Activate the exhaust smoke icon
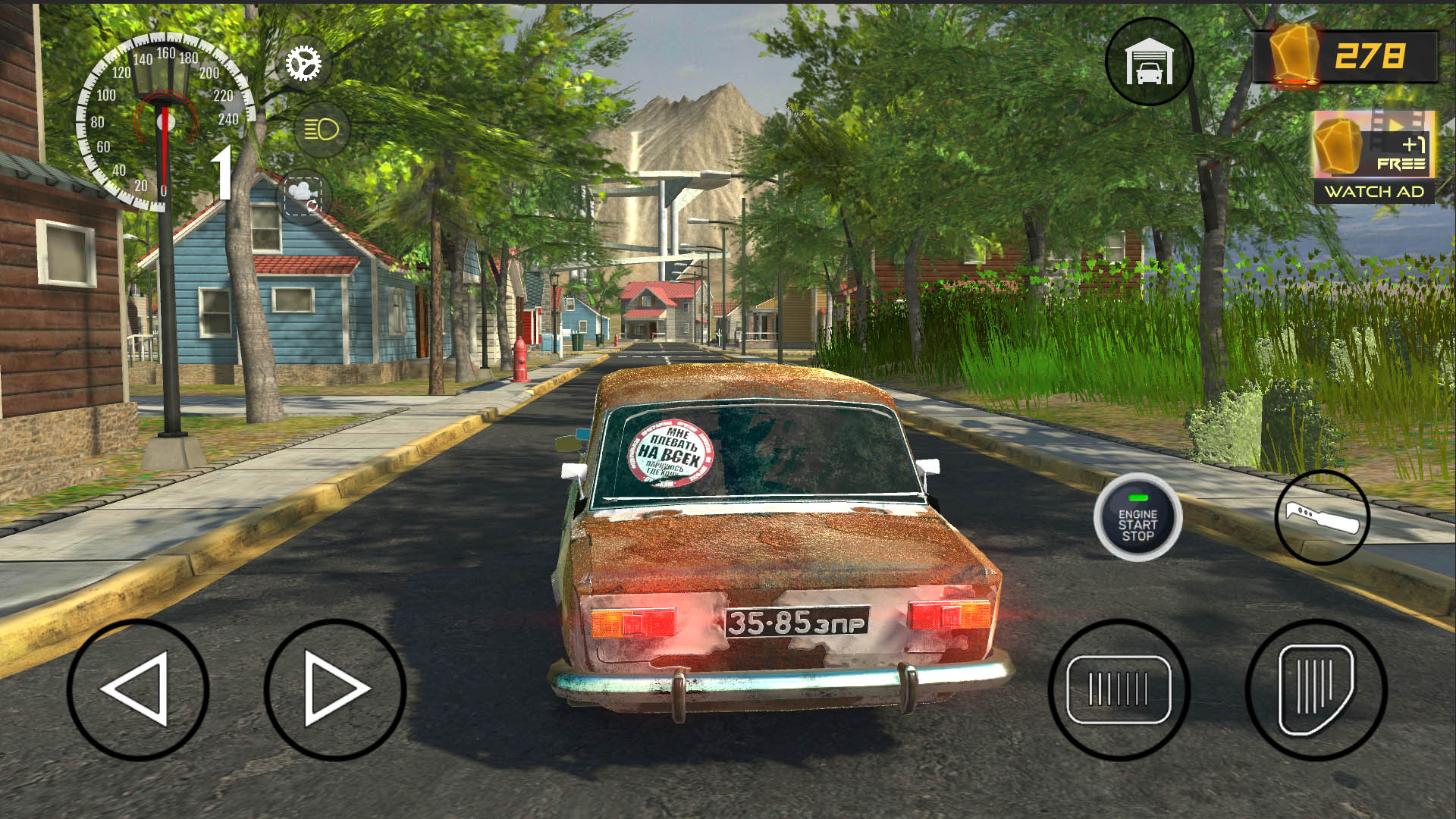Screen dimensions: 1456x819 [x=304, y=196]
